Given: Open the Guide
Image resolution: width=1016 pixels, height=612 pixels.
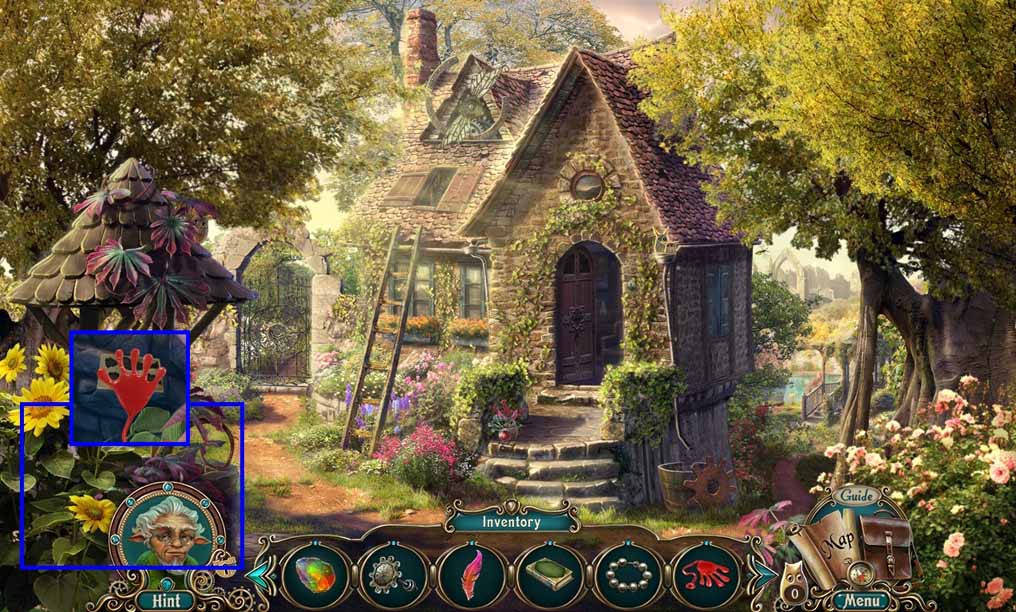Looking at the screenshot, I should click(856, 496).
